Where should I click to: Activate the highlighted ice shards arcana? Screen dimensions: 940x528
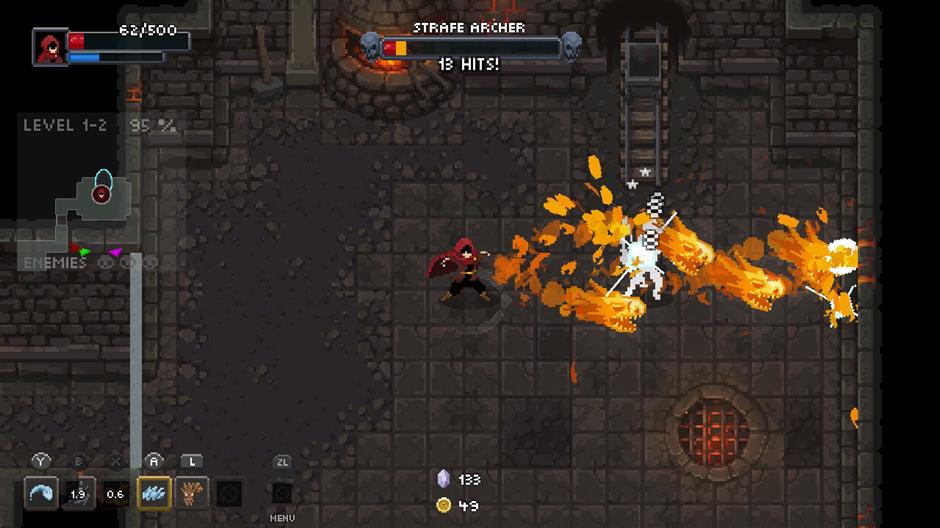154,493
